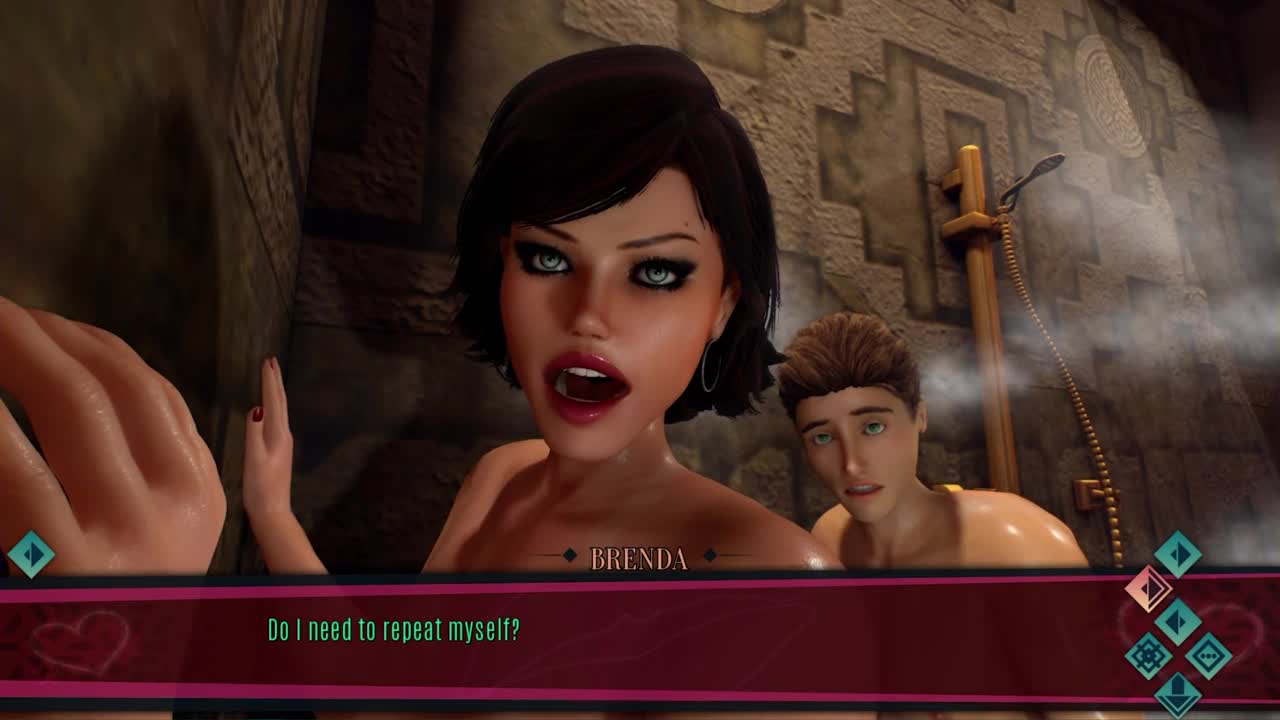Open the three-dots diamond menu button
Screen dimensions: 1280x720
point(1208,656)
